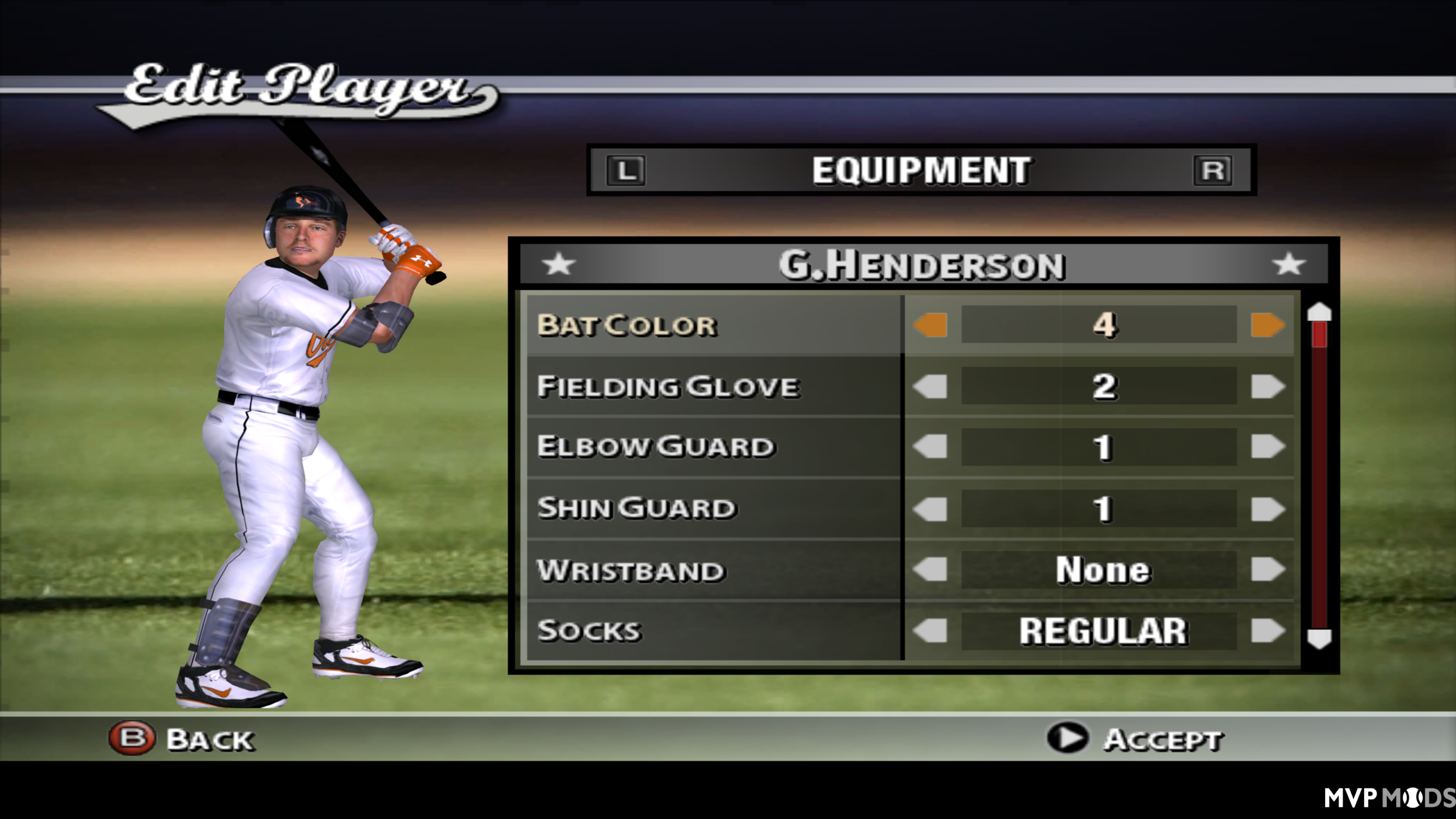The height and width of the screenshot is (819, 1456).
Task: Increase the Fielding Glove value
Action: click(x=1268, y=386)
